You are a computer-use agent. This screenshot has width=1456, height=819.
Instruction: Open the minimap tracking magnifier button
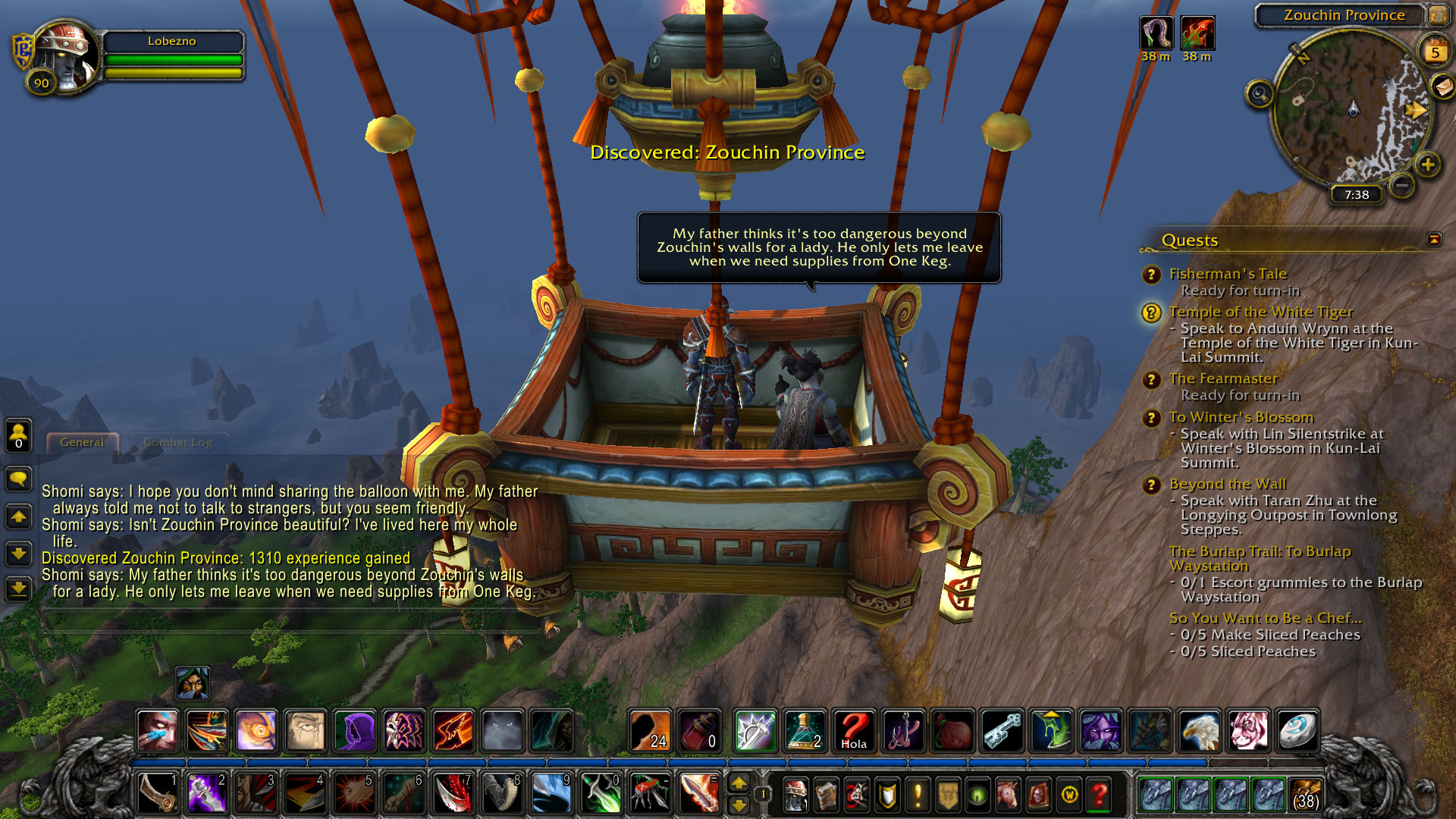point(1260,94)
